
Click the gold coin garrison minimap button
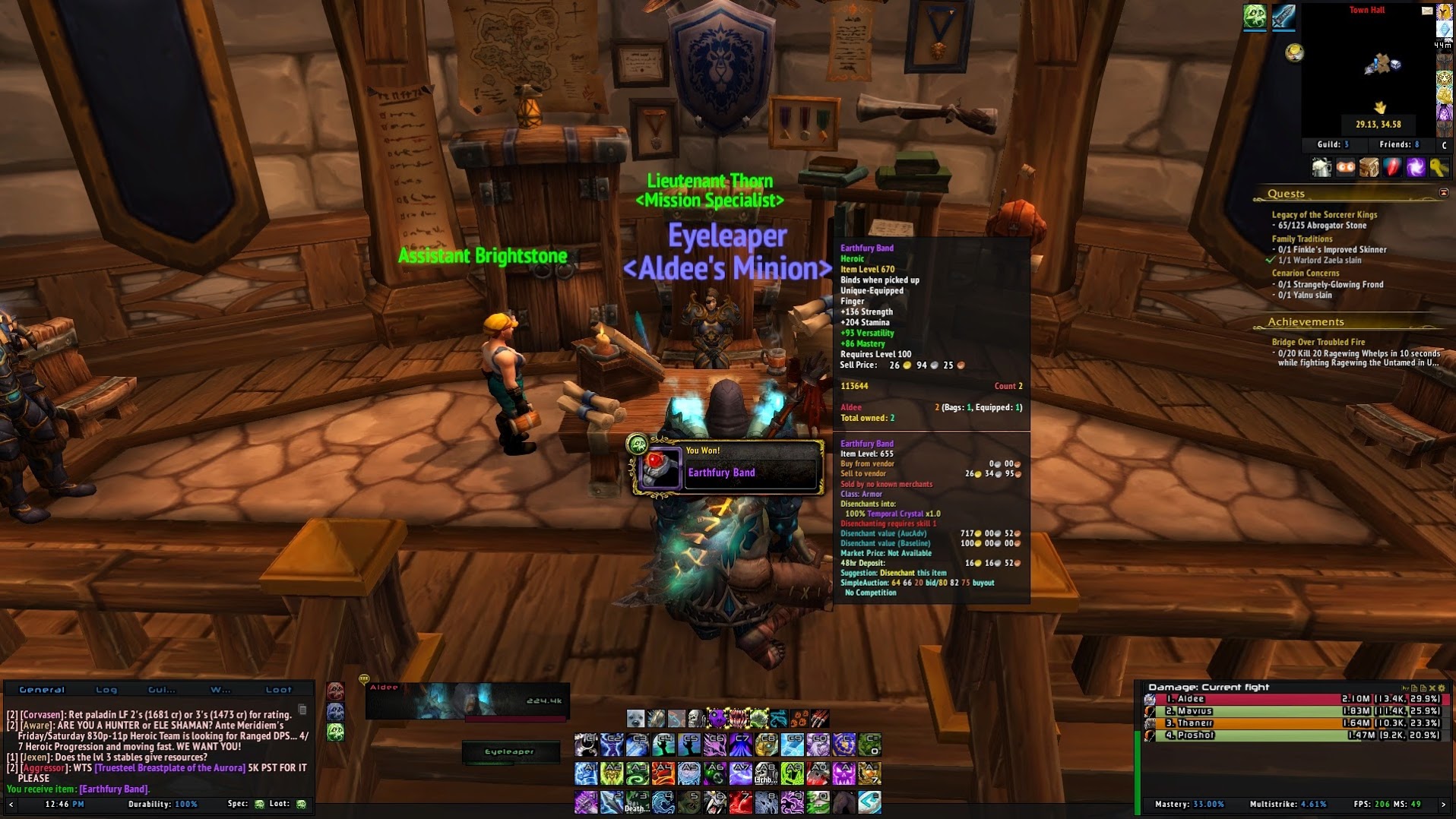(x=1294, y=52)
